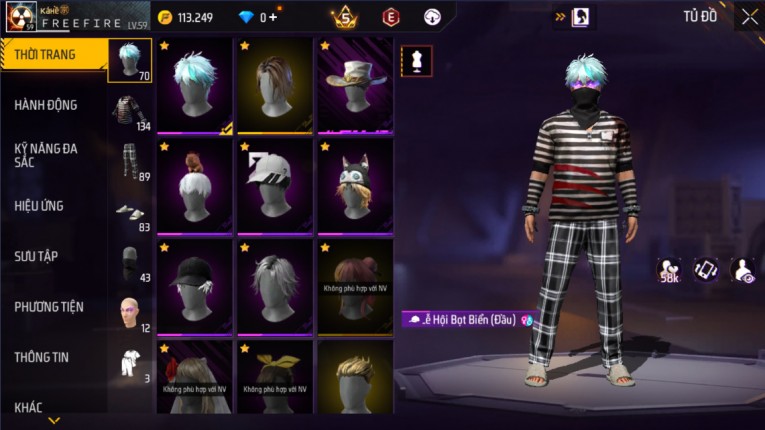Choose the black cap headgear item
765x430 pixels.
coord(195,286)
